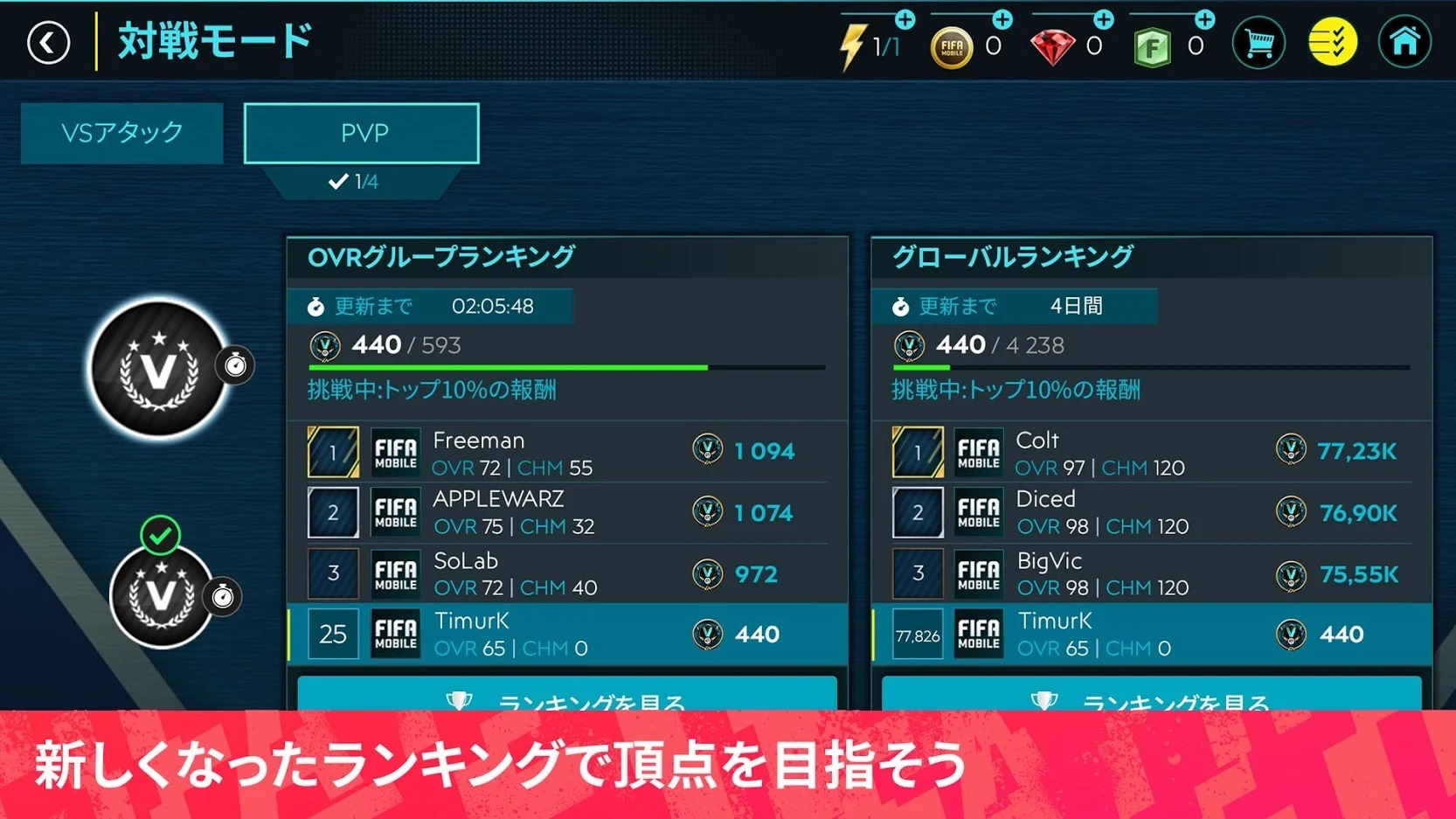This screenshot has height=819, width=1456.
Task: Tap the green FIFA points icon
Action: 1154,46
